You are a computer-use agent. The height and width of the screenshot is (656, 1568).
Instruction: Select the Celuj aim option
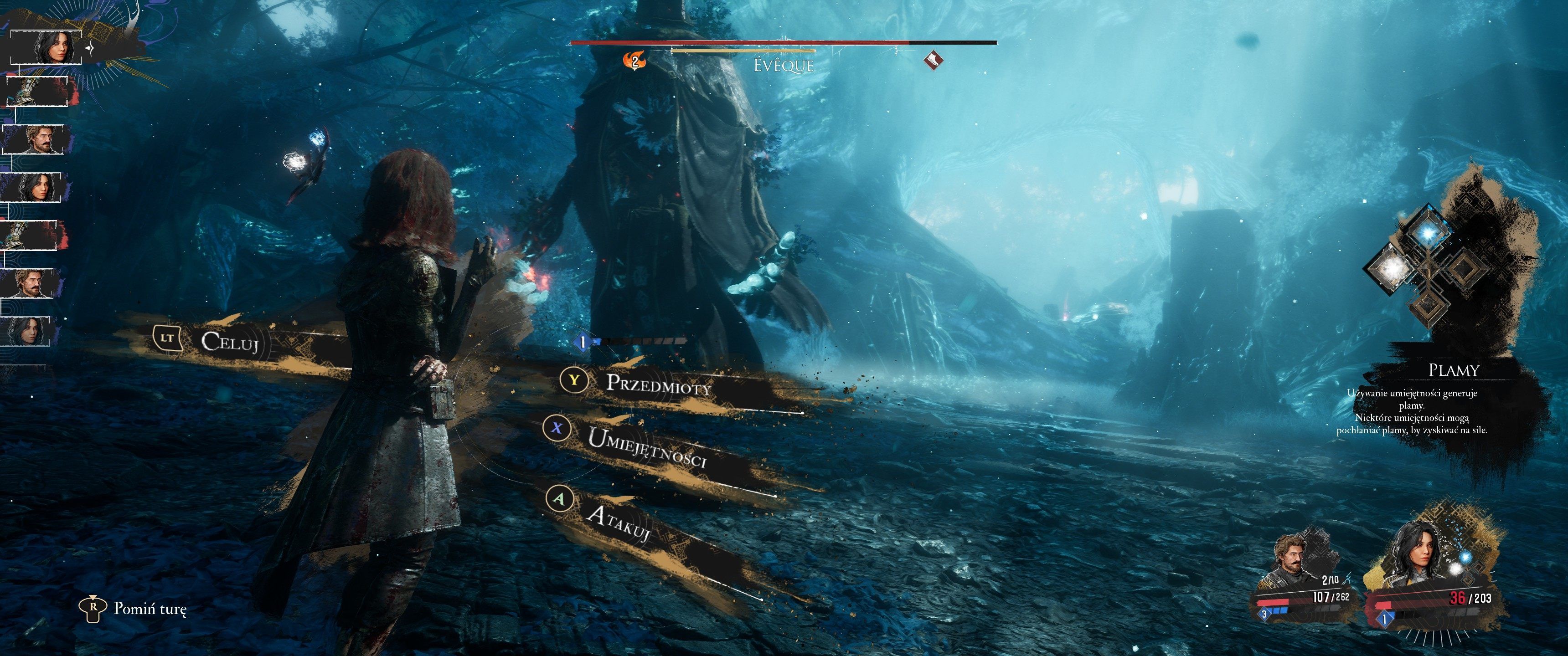(x=230, y=341)
